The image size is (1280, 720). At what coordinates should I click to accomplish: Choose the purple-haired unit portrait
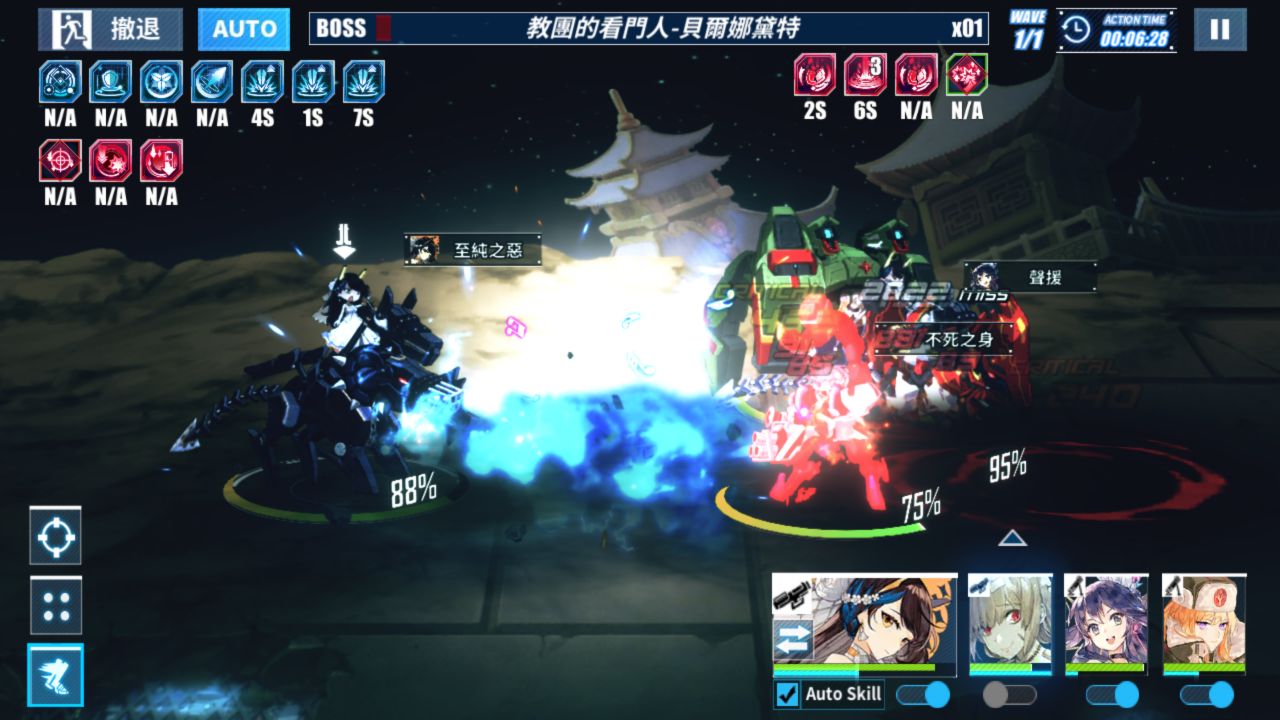coord(1106,620)
